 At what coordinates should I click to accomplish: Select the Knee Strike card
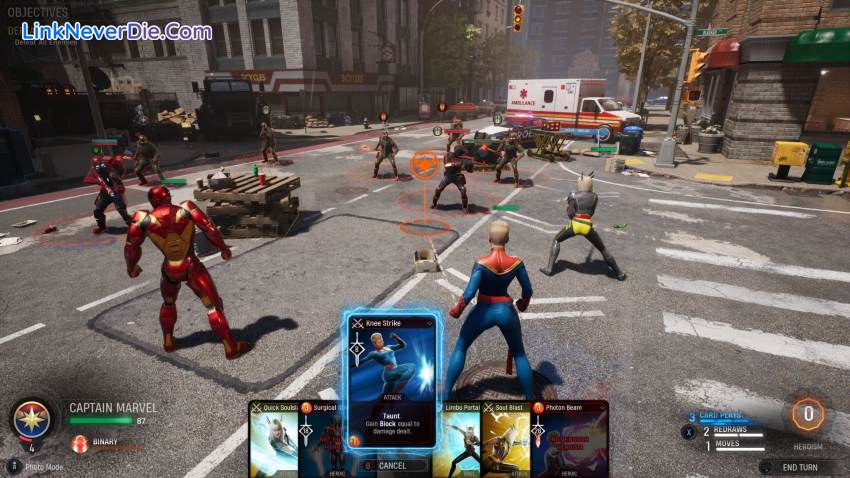(x=393, y=380)
